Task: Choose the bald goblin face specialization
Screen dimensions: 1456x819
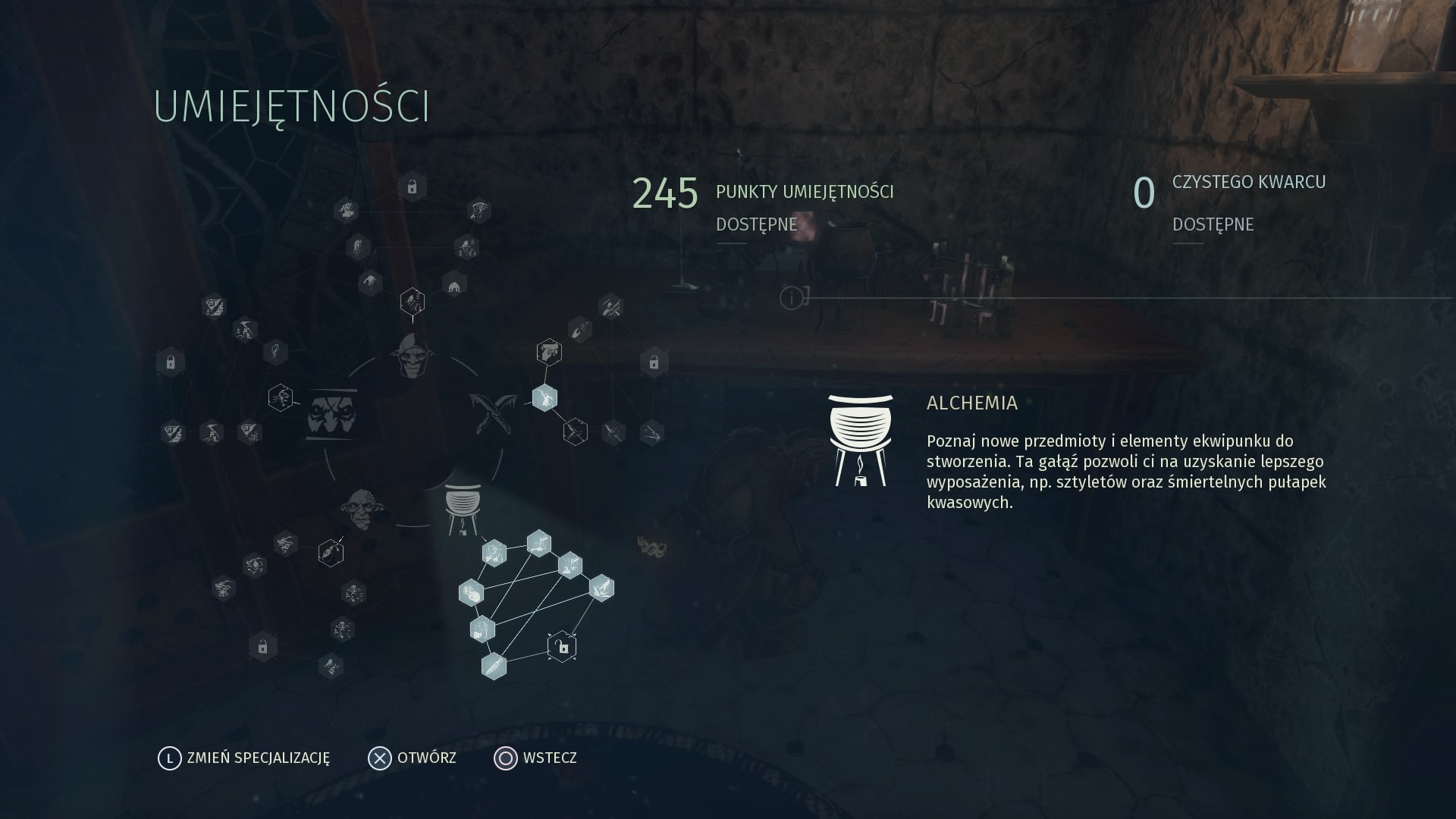Action: pos(362,508)
